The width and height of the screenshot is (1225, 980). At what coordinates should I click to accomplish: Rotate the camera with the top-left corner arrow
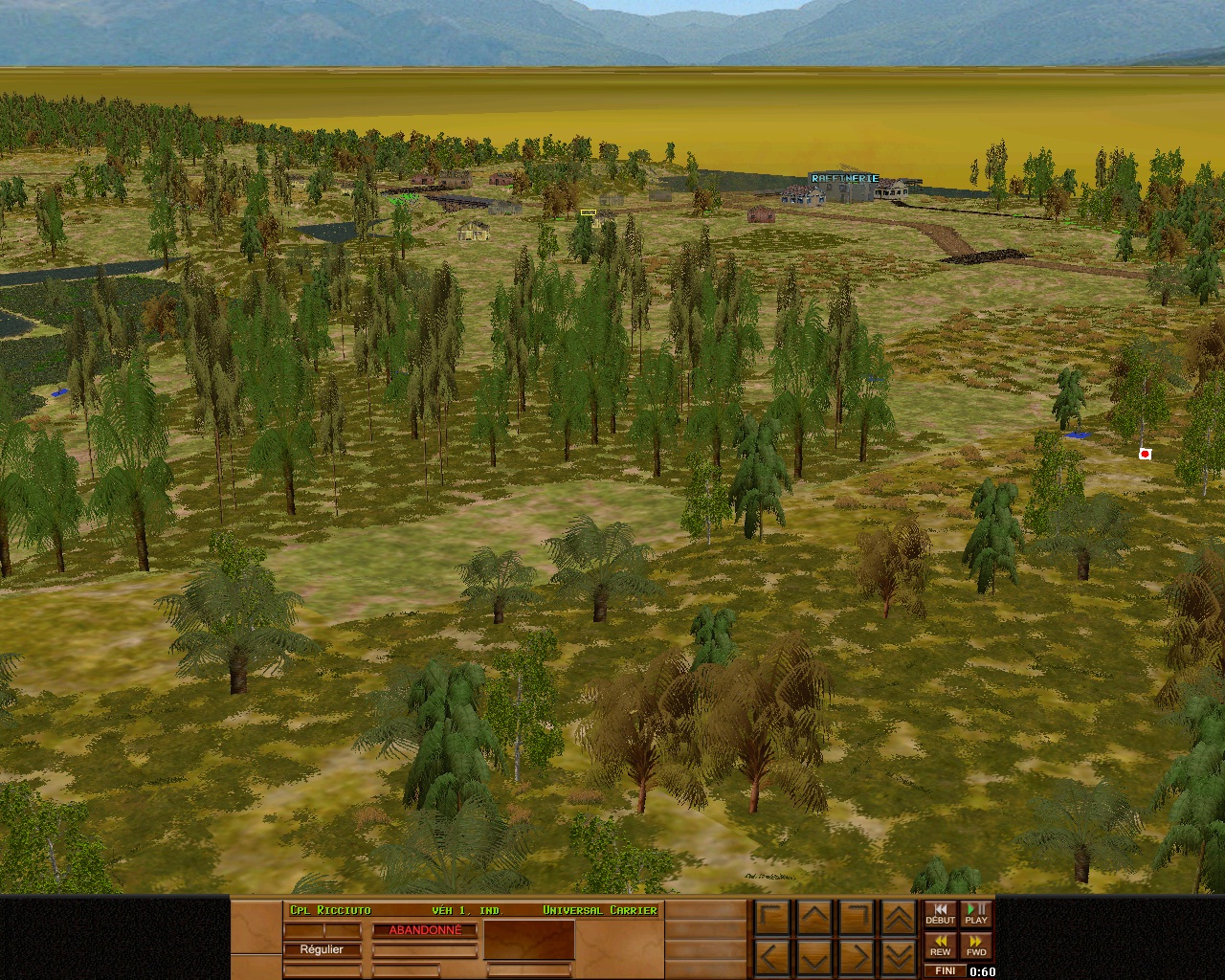[772, 918]
